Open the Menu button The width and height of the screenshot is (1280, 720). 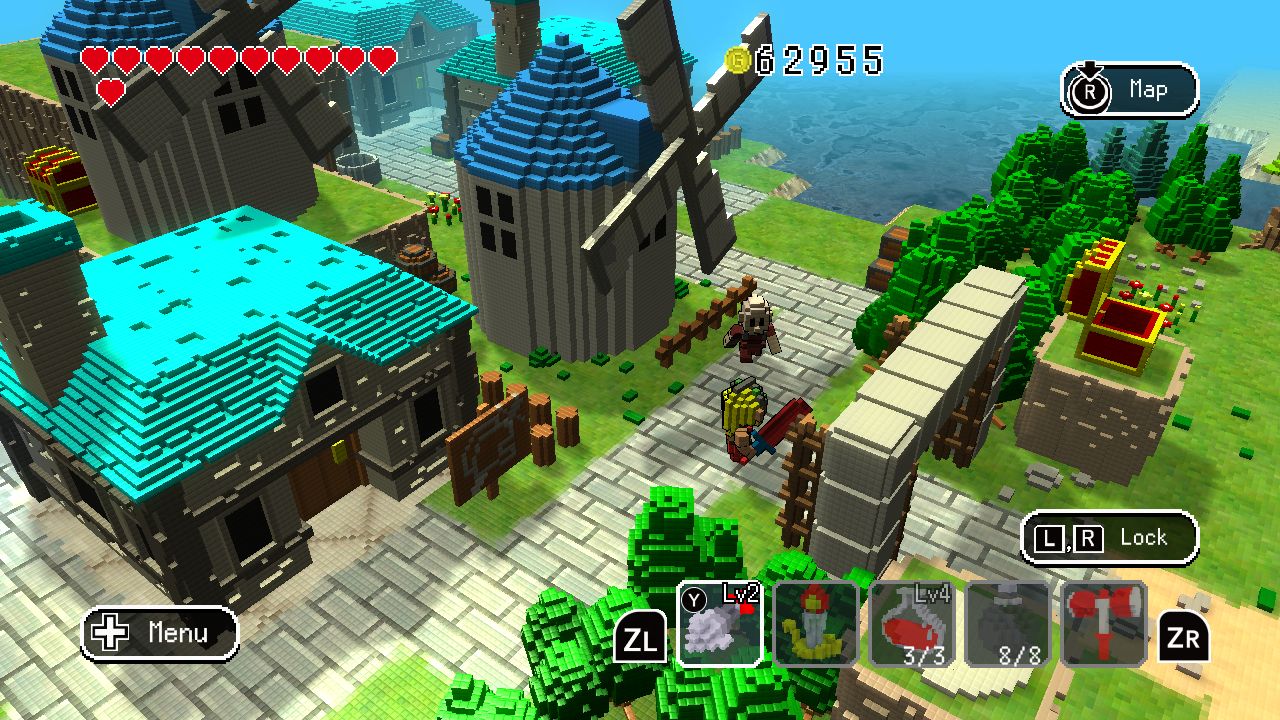160,633
